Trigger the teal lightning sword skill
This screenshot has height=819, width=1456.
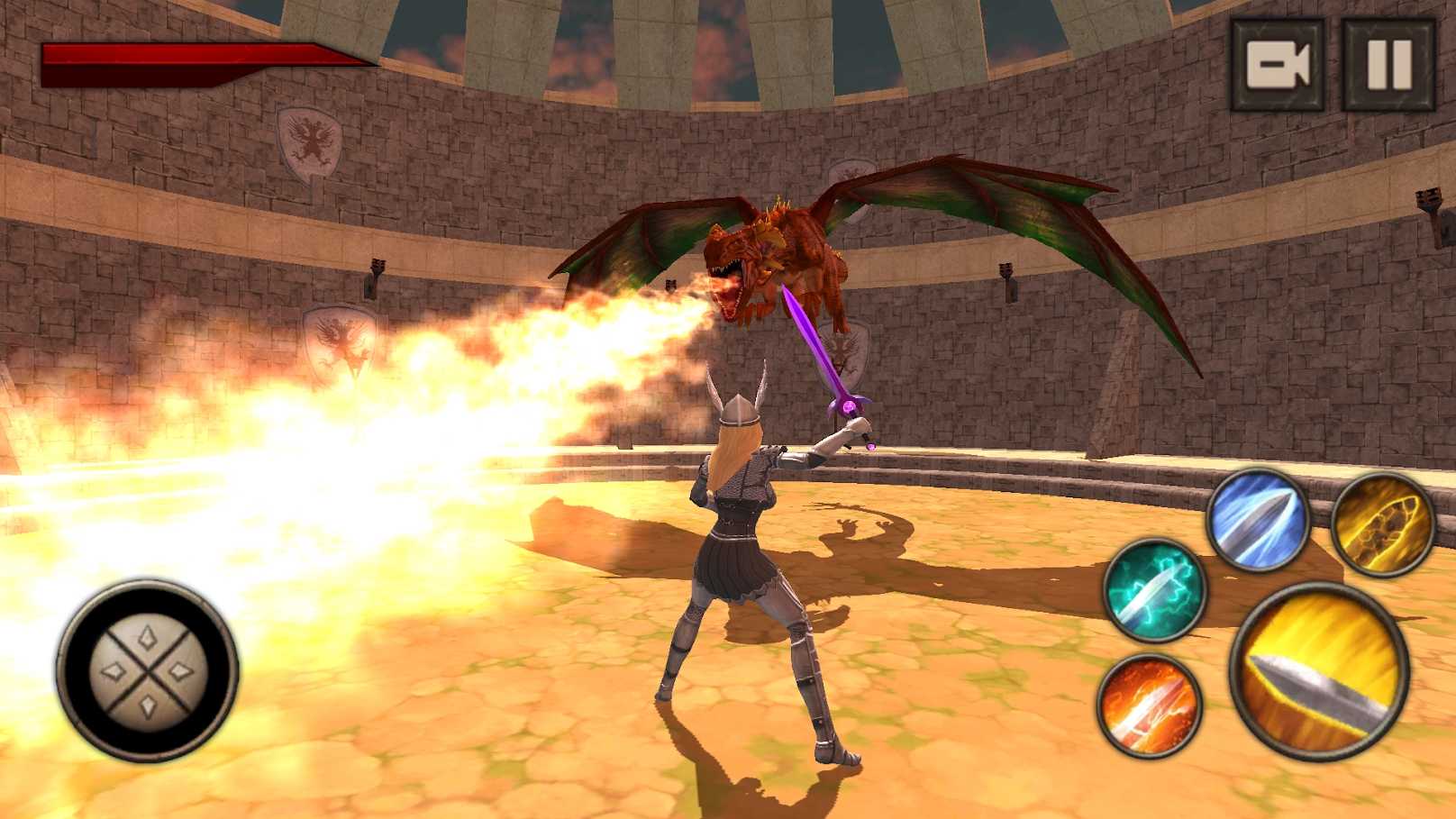1155,590
